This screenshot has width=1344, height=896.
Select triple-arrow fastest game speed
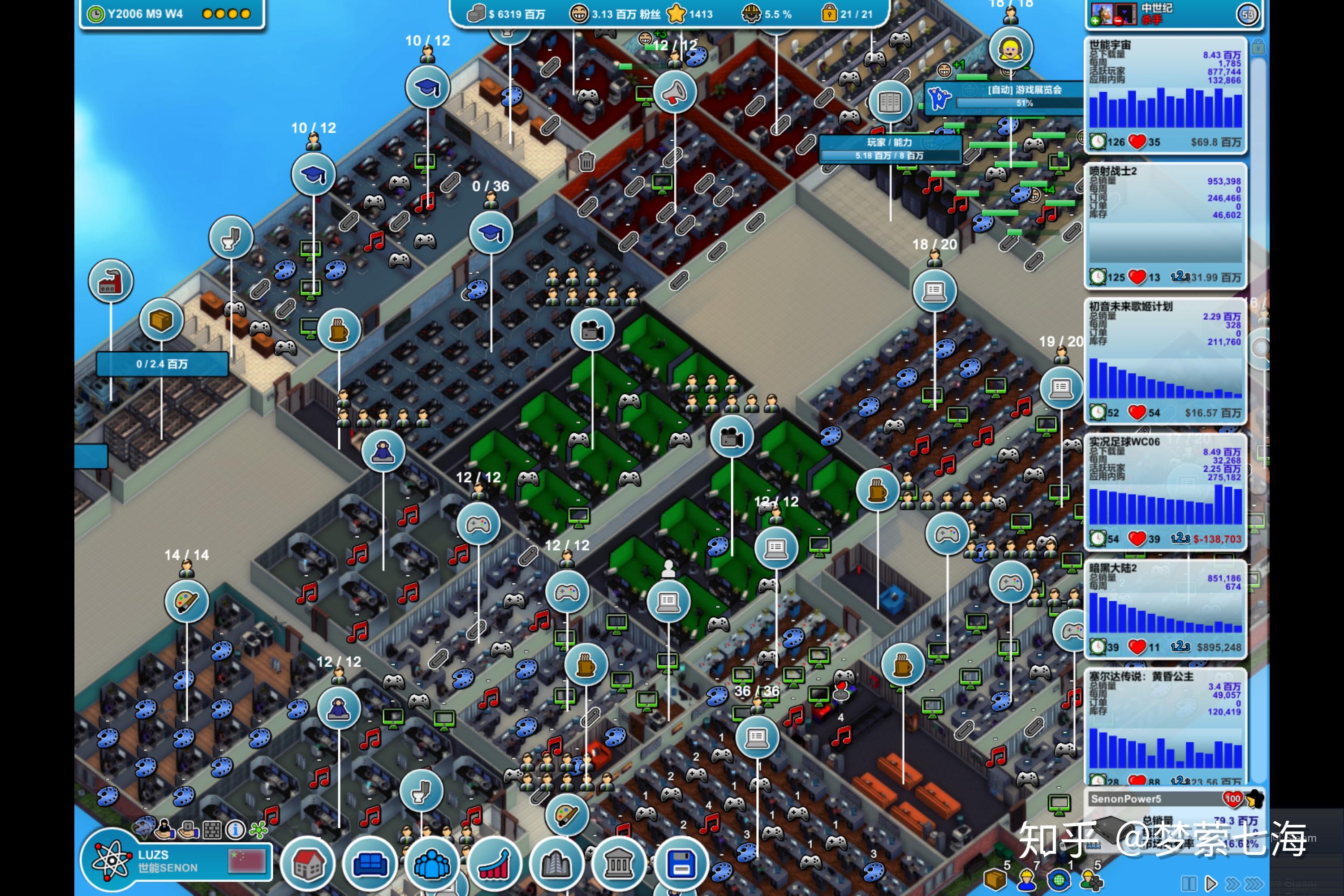pyautogui.click(x=1254, y=883)
